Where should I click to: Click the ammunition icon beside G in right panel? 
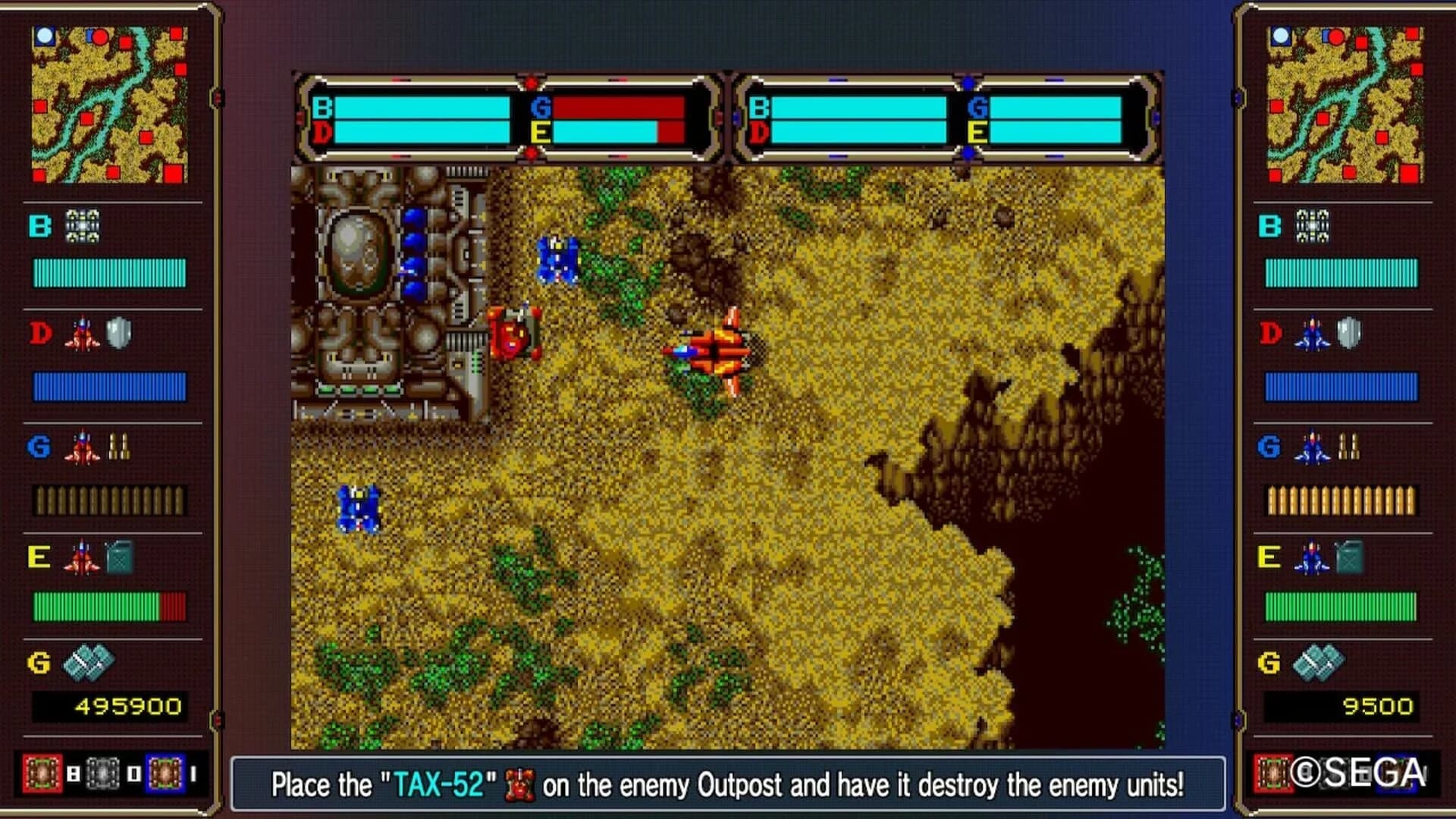(x=1348, y=446)
